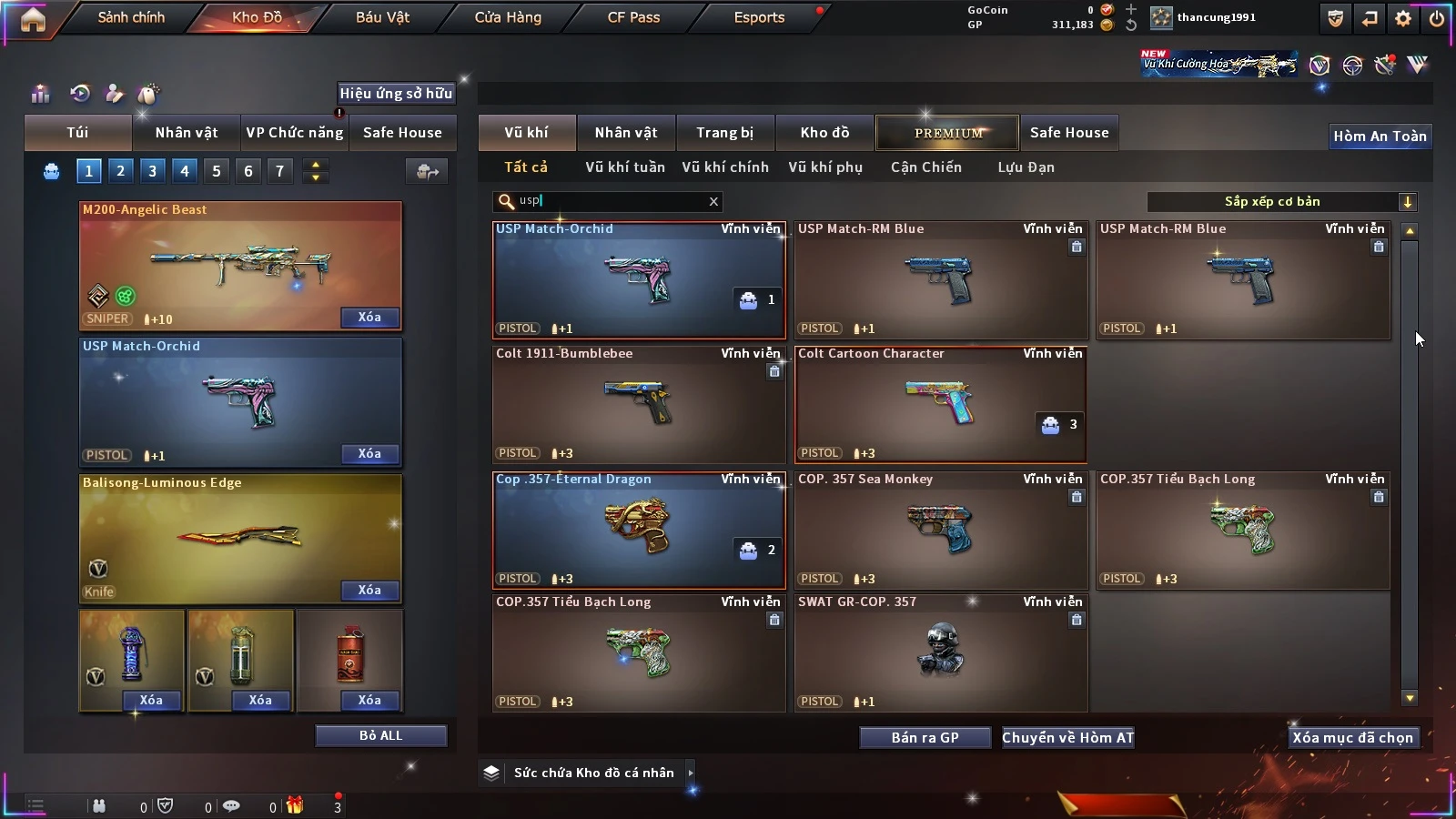Choose the COP. 357 Sea Monkey pistol
1456x819 pixels.
940,530
